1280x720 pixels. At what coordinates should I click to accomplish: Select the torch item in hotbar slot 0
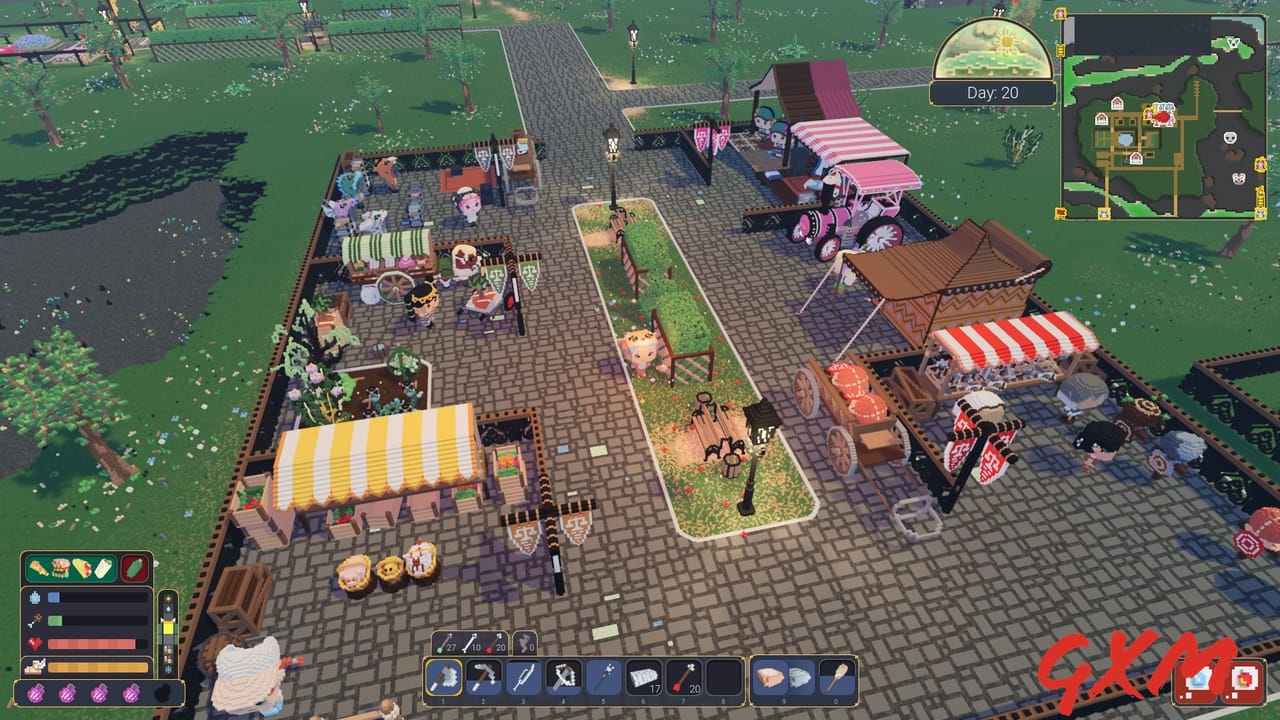pos(838,676)
